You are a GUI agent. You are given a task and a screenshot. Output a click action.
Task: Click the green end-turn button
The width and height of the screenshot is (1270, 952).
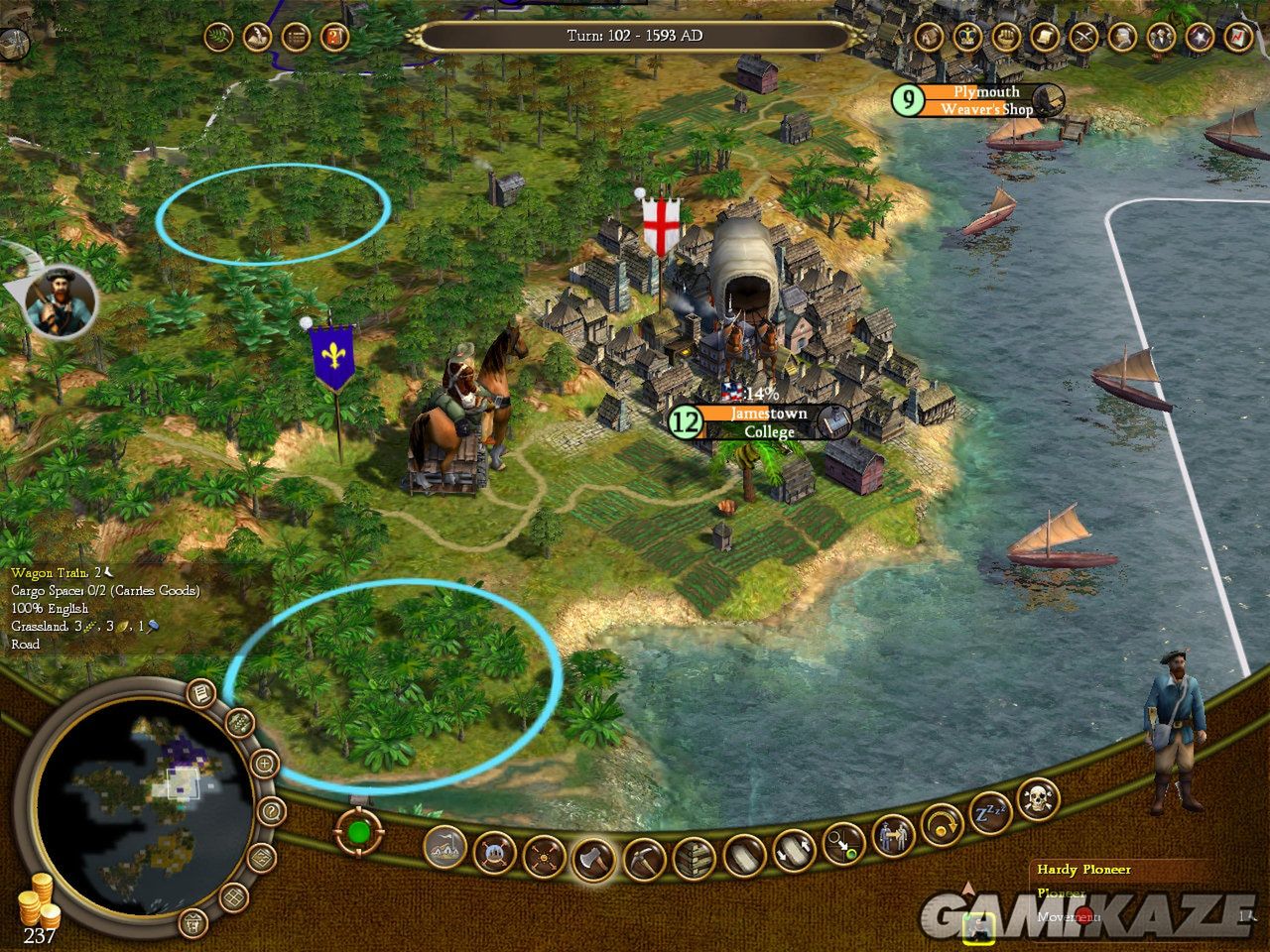click(x=357, y=831)
